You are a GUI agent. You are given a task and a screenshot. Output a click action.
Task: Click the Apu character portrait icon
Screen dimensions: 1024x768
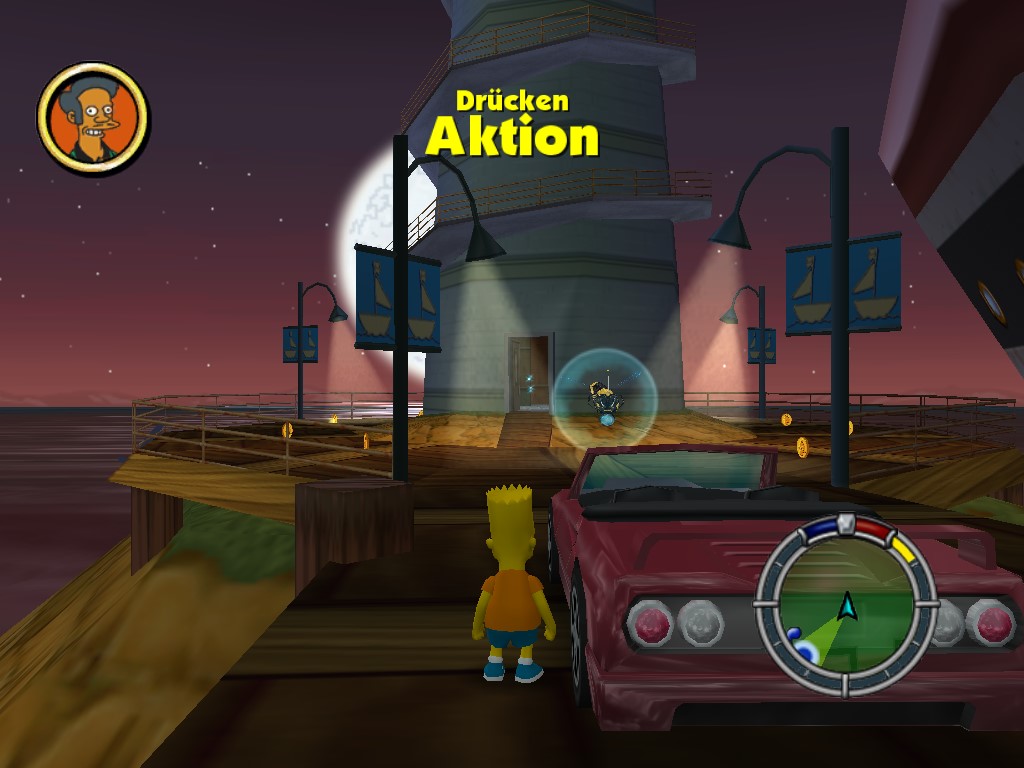pos(93,118)
